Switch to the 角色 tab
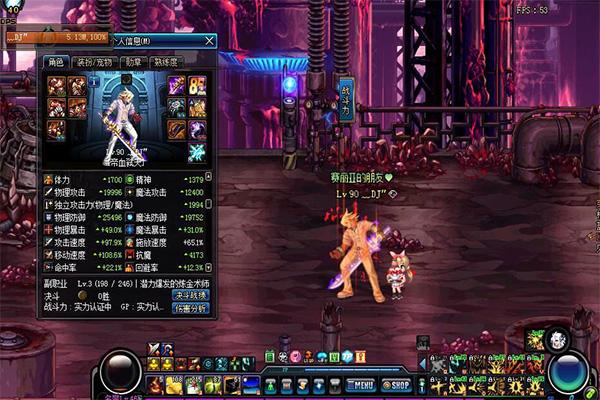Screen dimensions: 600x400 pos(53,62)
